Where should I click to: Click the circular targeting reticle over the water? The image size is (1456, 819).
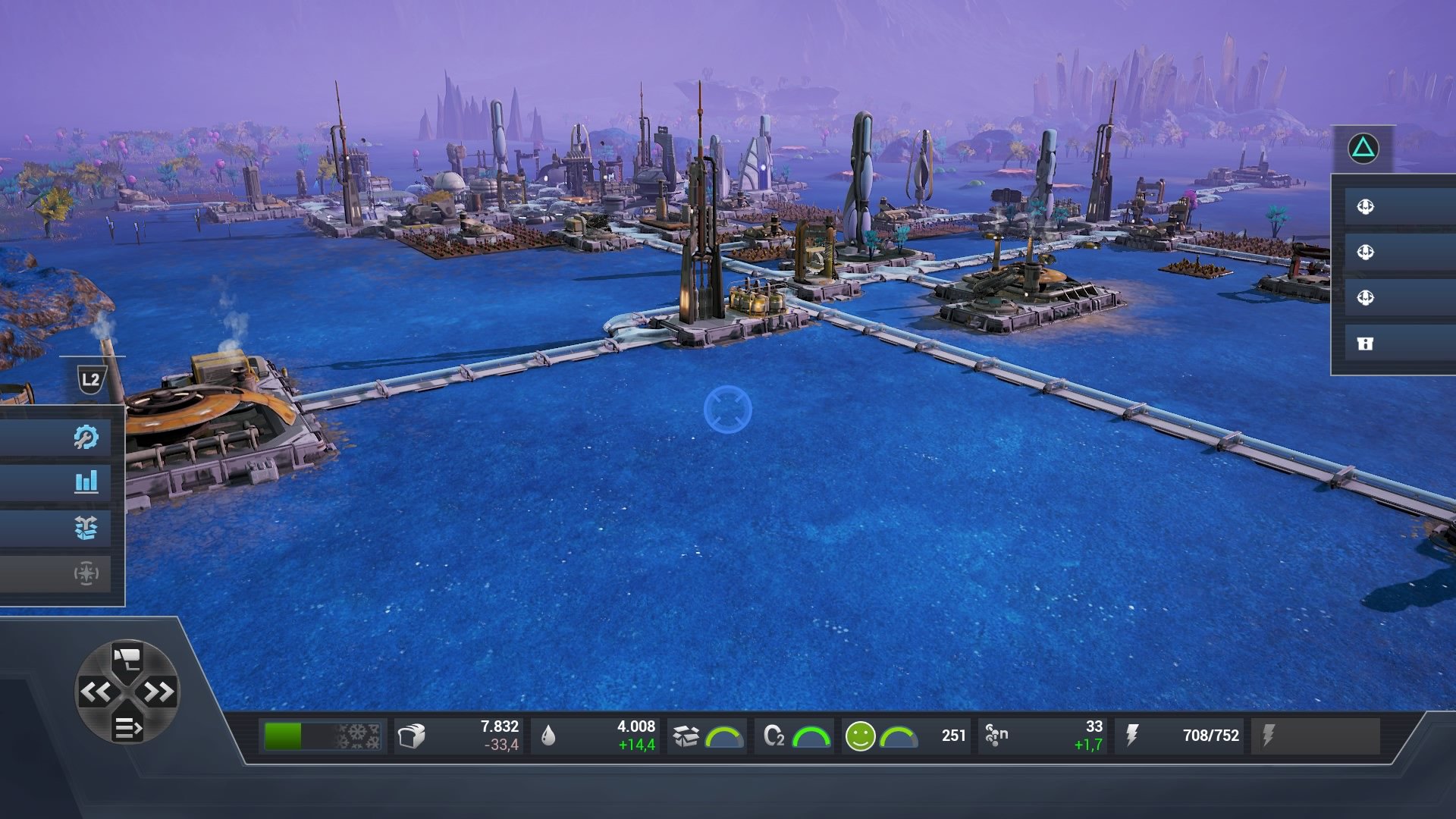tap(729, 408)
